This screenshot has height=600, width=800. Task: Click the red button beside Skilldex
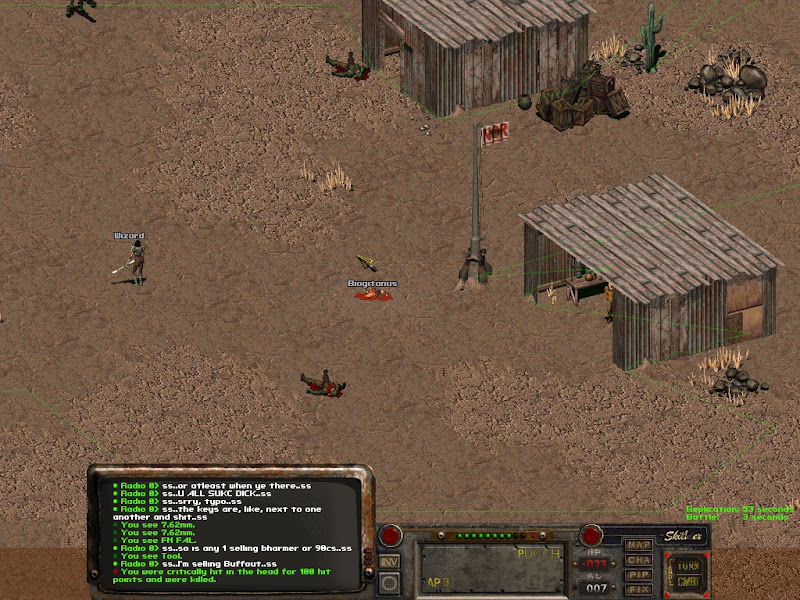pyautogui.click(x=592, y=535)
